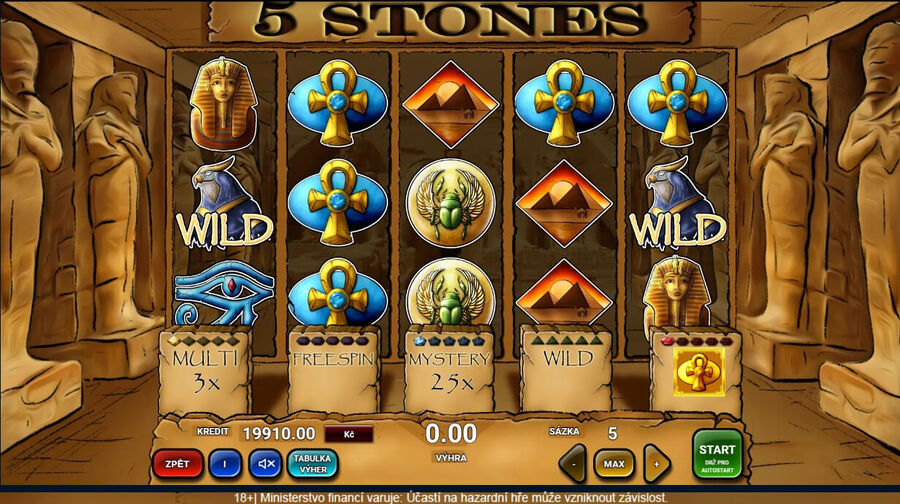Open the blue info button
This screenshot has width=900, height=504.
pos(225,464)
